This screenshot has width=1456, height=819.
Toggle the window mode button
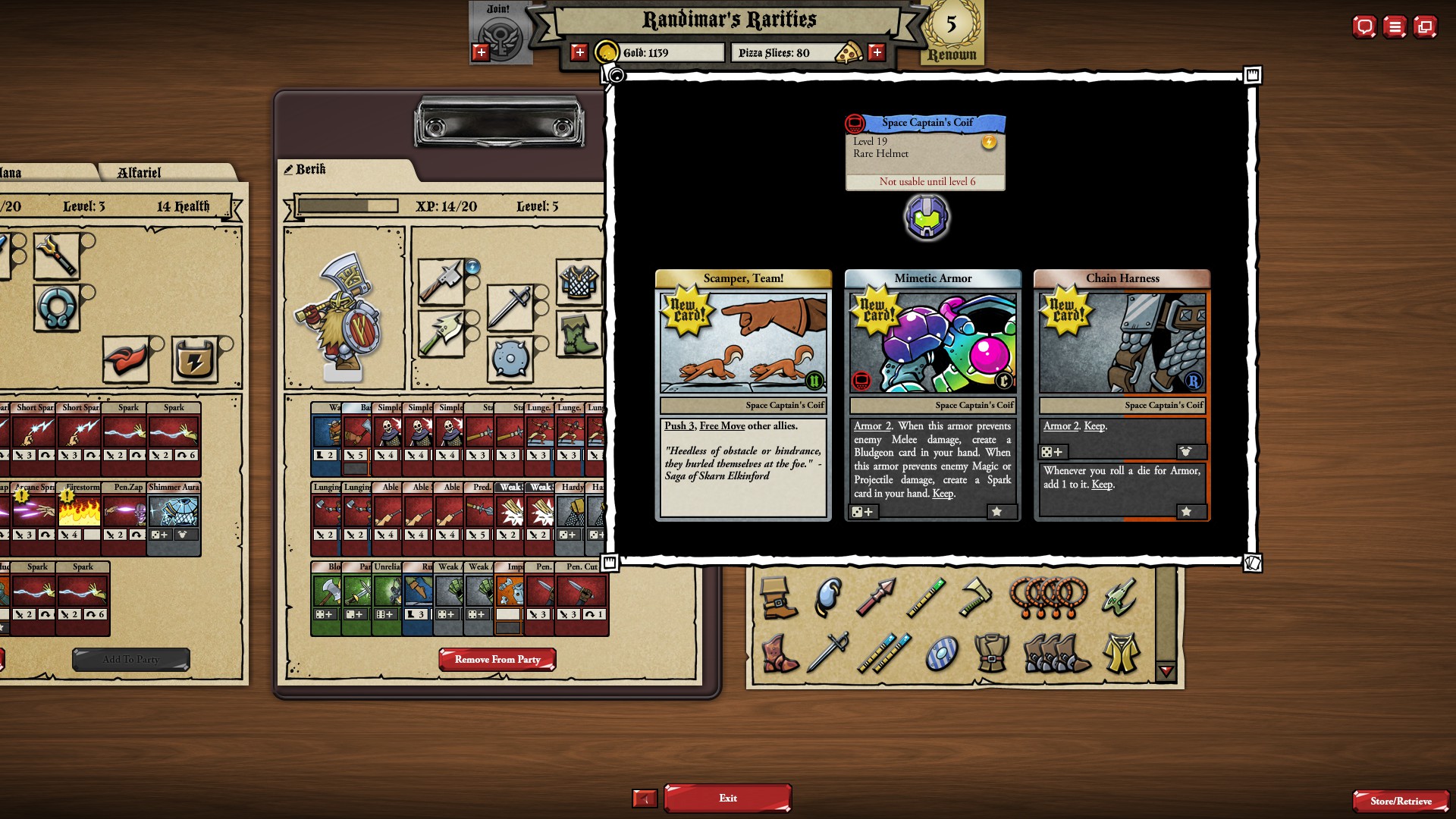[1425, 27]
